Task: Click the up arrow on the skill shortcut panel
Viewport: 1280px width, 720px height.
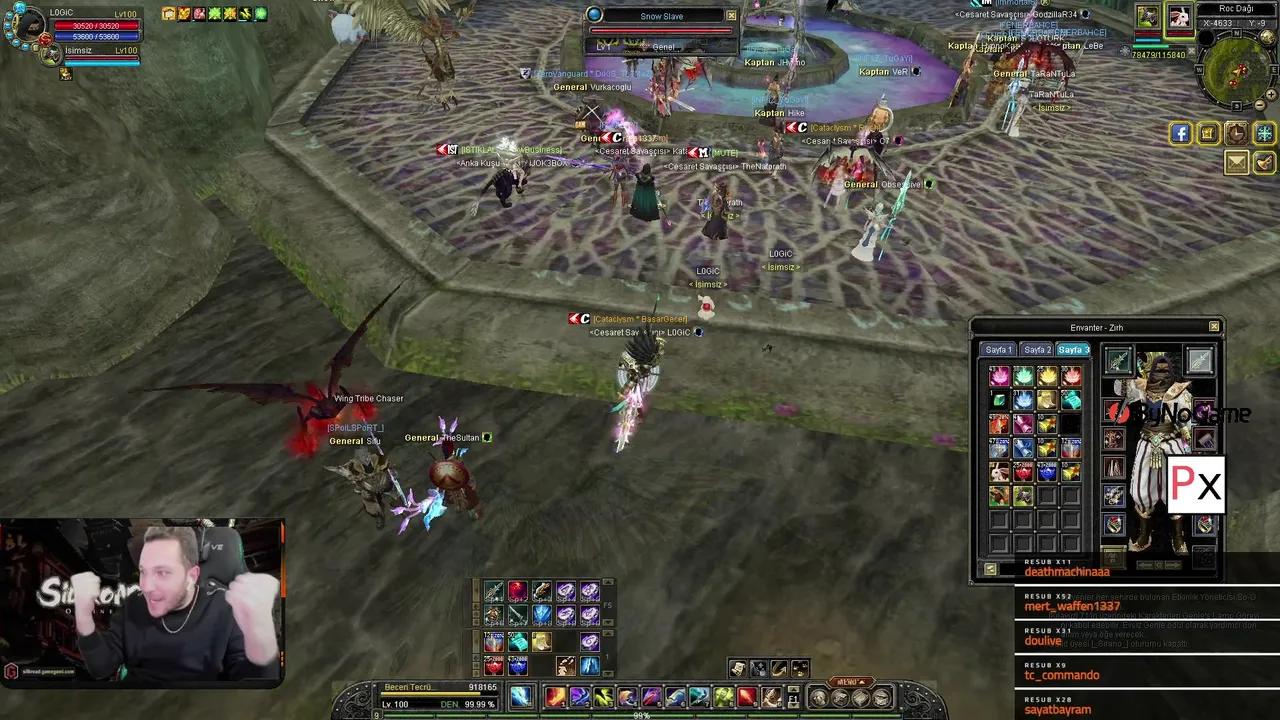Action: pyautogui.click(x=608, y=581)
